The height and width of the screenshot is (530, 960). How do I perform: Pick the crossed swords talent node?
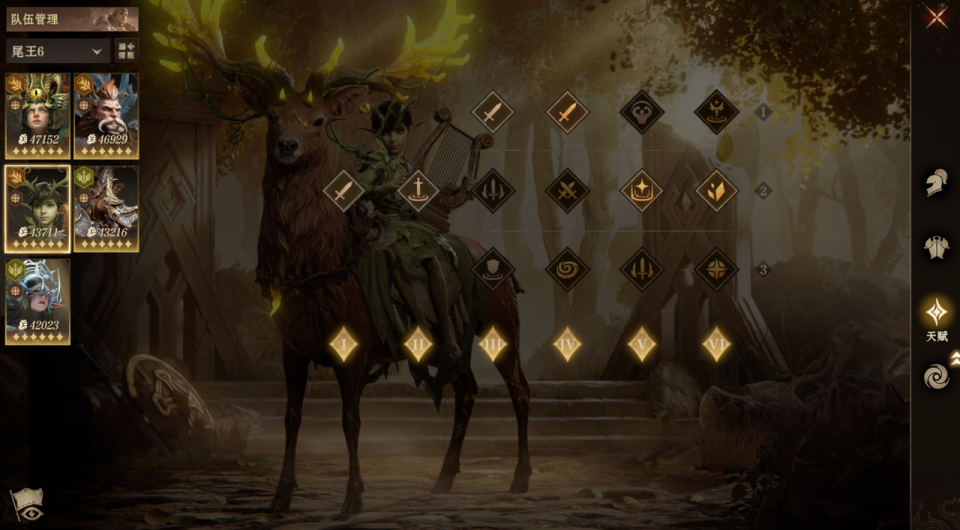[x=567, y=190]
